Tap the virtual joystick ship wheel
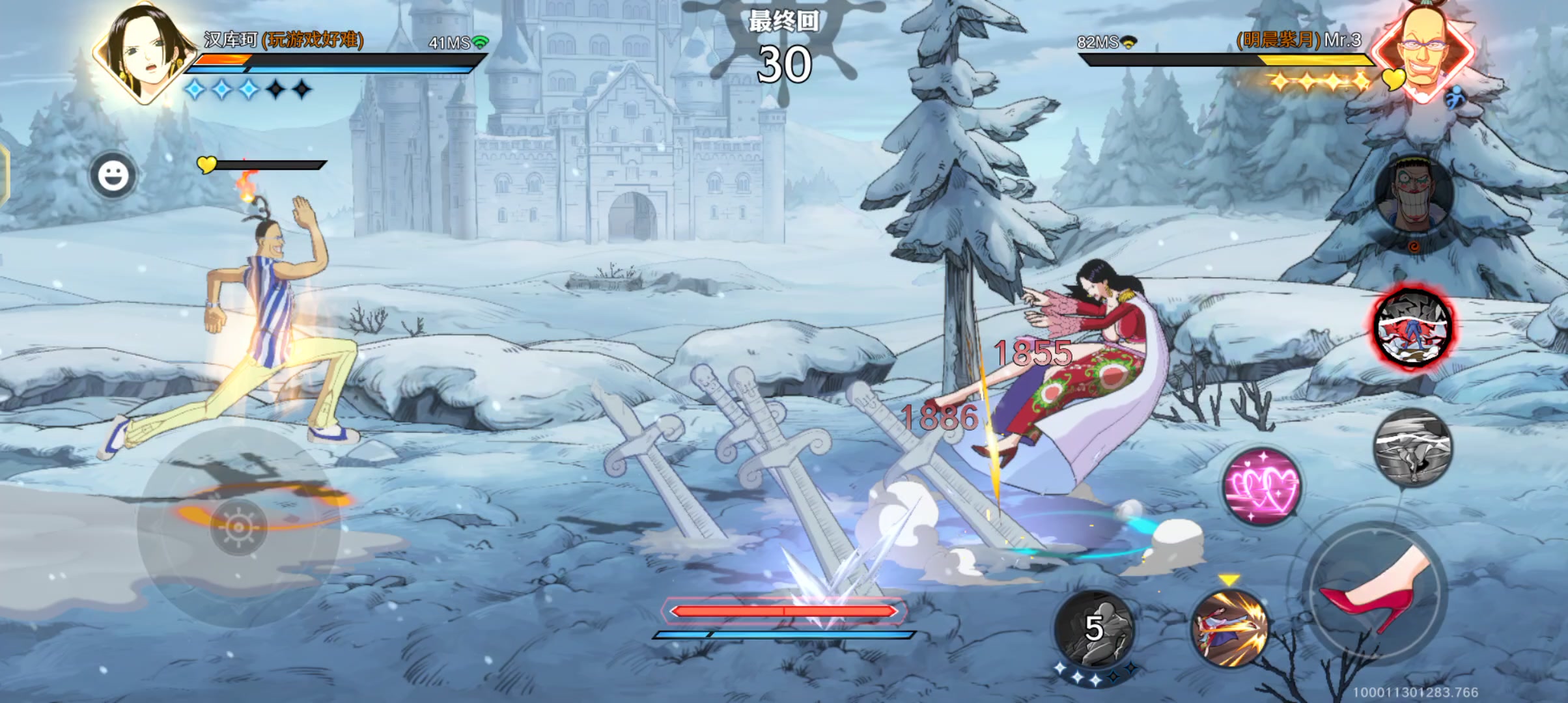This screenshot has width=1568, height=703. coord(238,526)
